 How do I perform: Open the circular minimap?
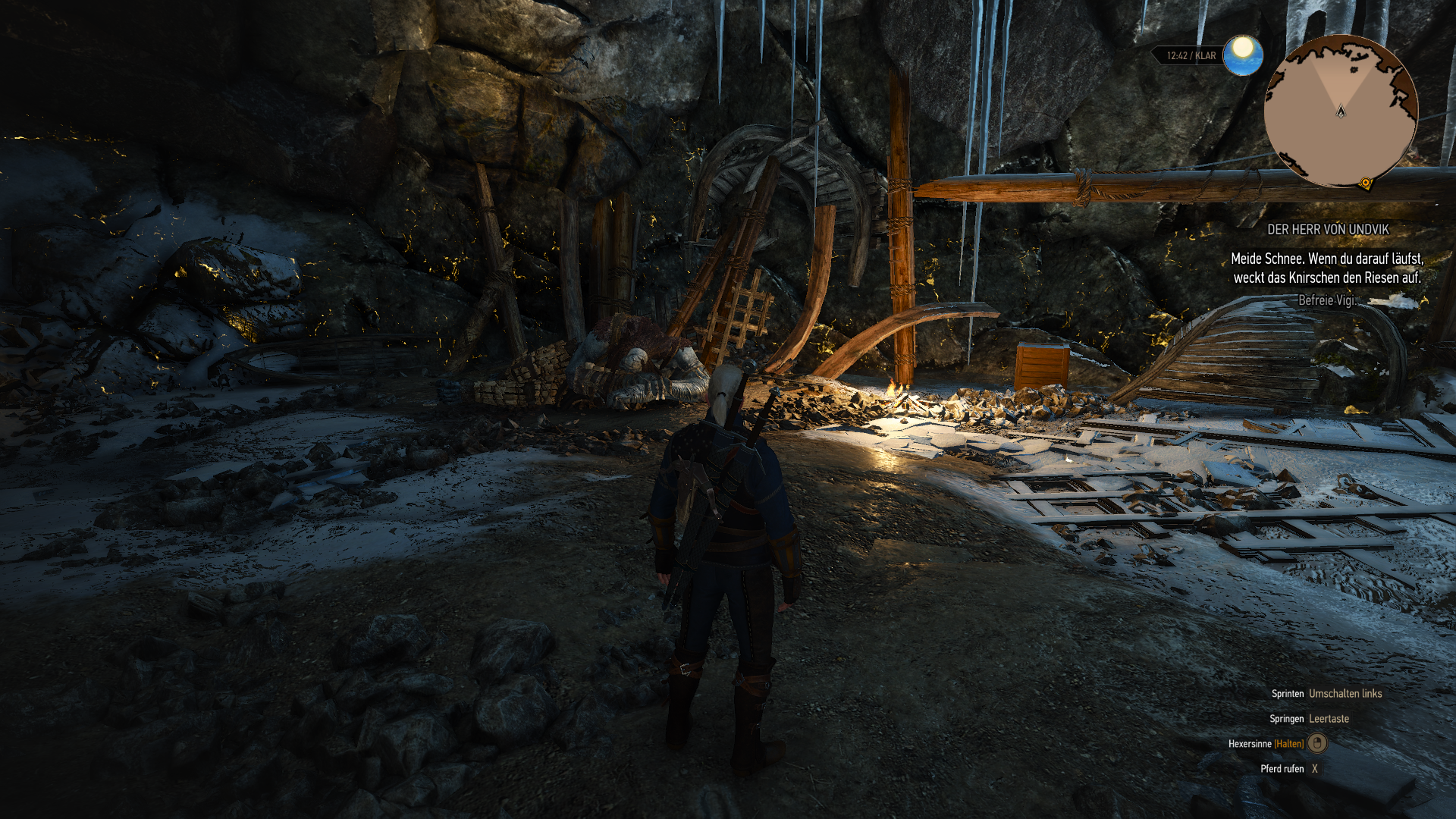[1340, 111]
